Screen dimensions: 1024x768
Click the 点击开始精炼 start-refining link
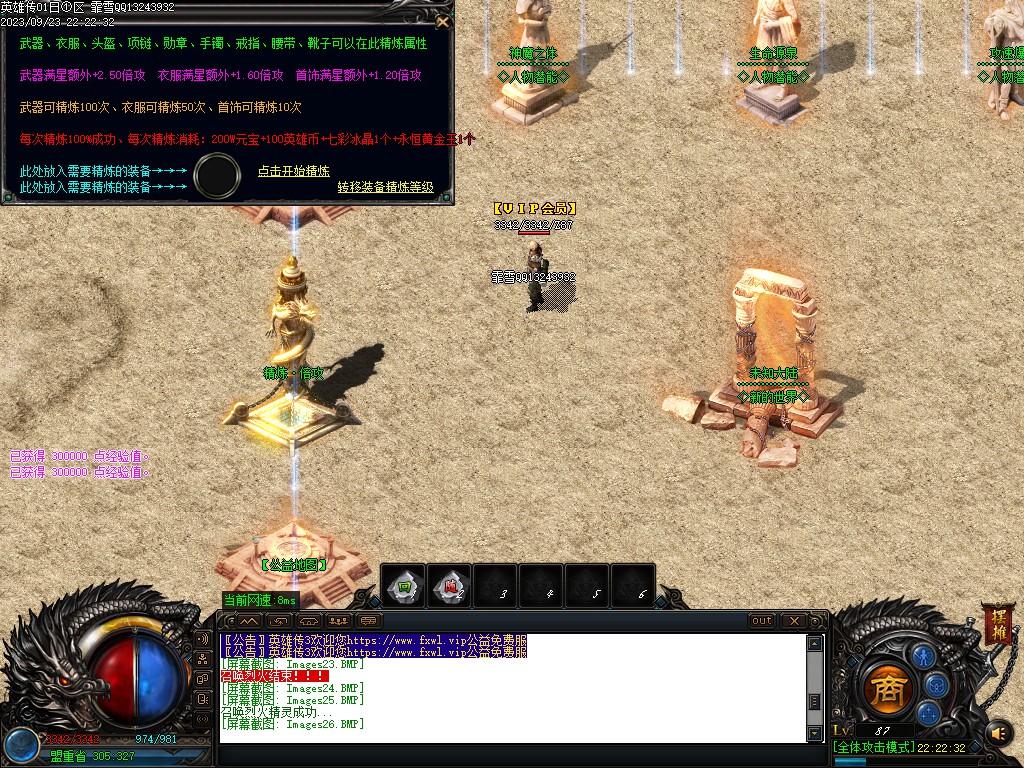point(294,171)
